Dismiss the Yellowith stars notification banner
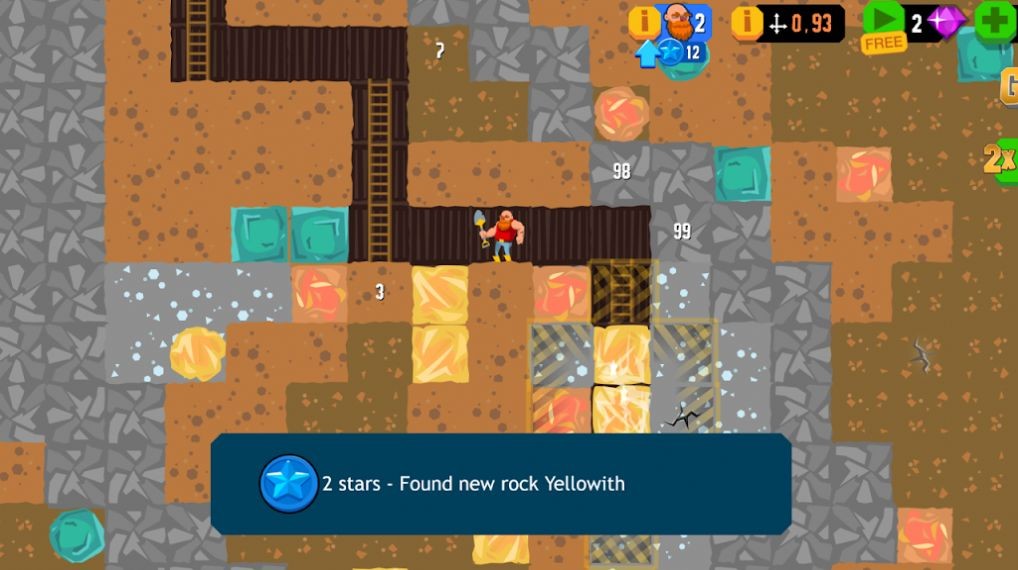 (x=500, y=484)
